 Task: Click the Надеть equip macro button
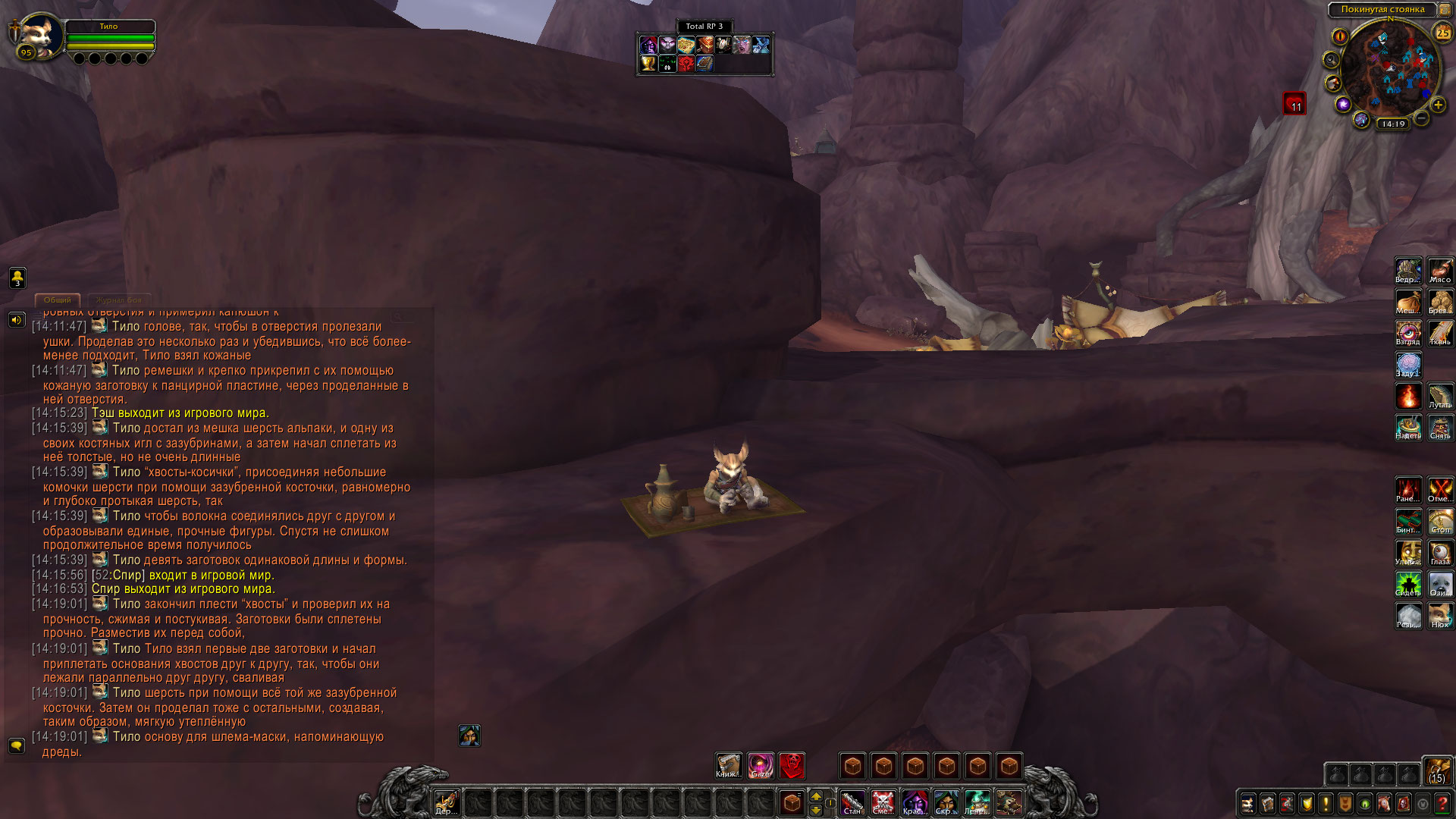(1408, 426)
